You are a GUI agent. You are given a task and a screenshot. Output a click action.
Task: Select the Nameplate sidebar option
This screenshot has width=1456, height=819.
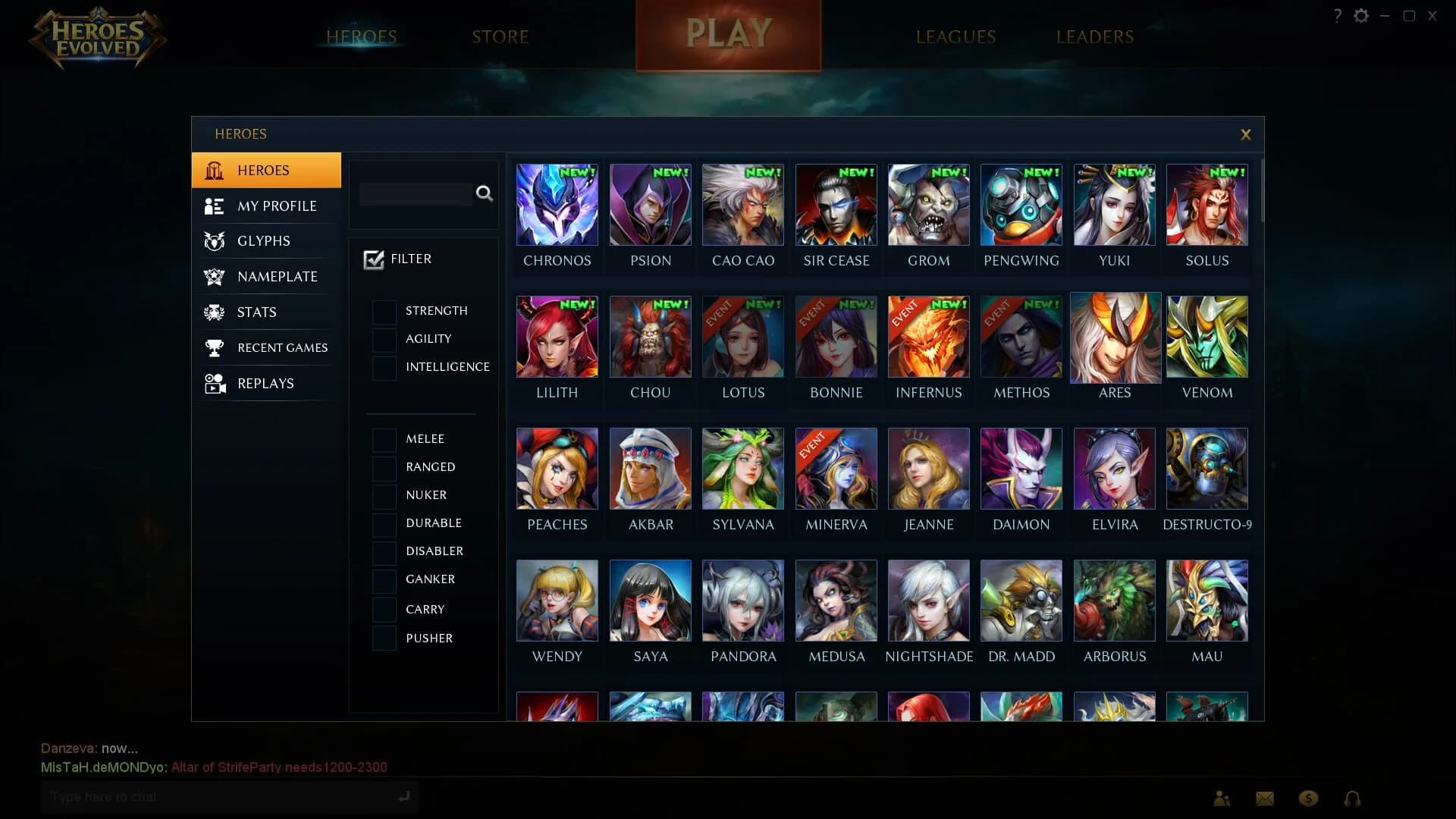point(278,277)
